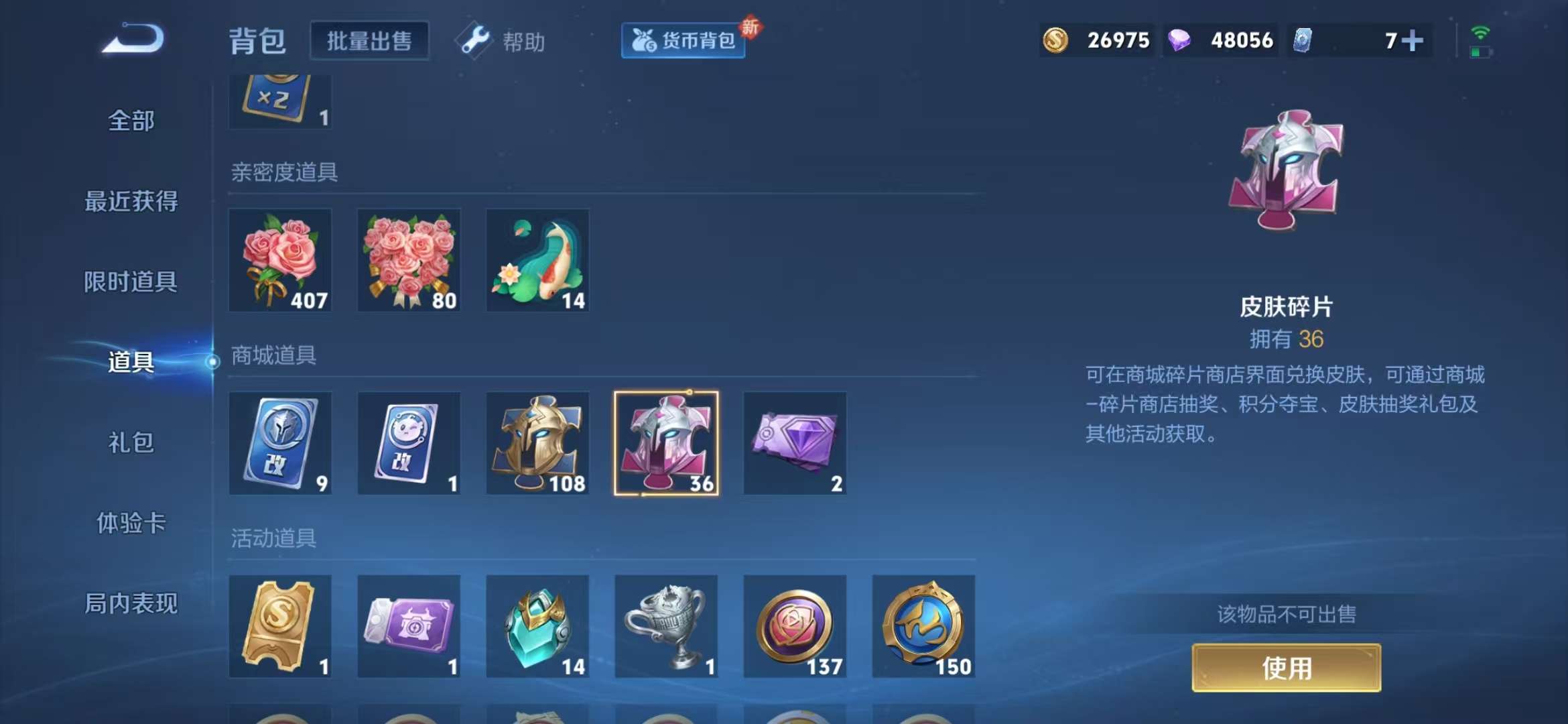Open the 货币背包 panel
This screenshot has width=1568, height=724.
coord(682,40)
